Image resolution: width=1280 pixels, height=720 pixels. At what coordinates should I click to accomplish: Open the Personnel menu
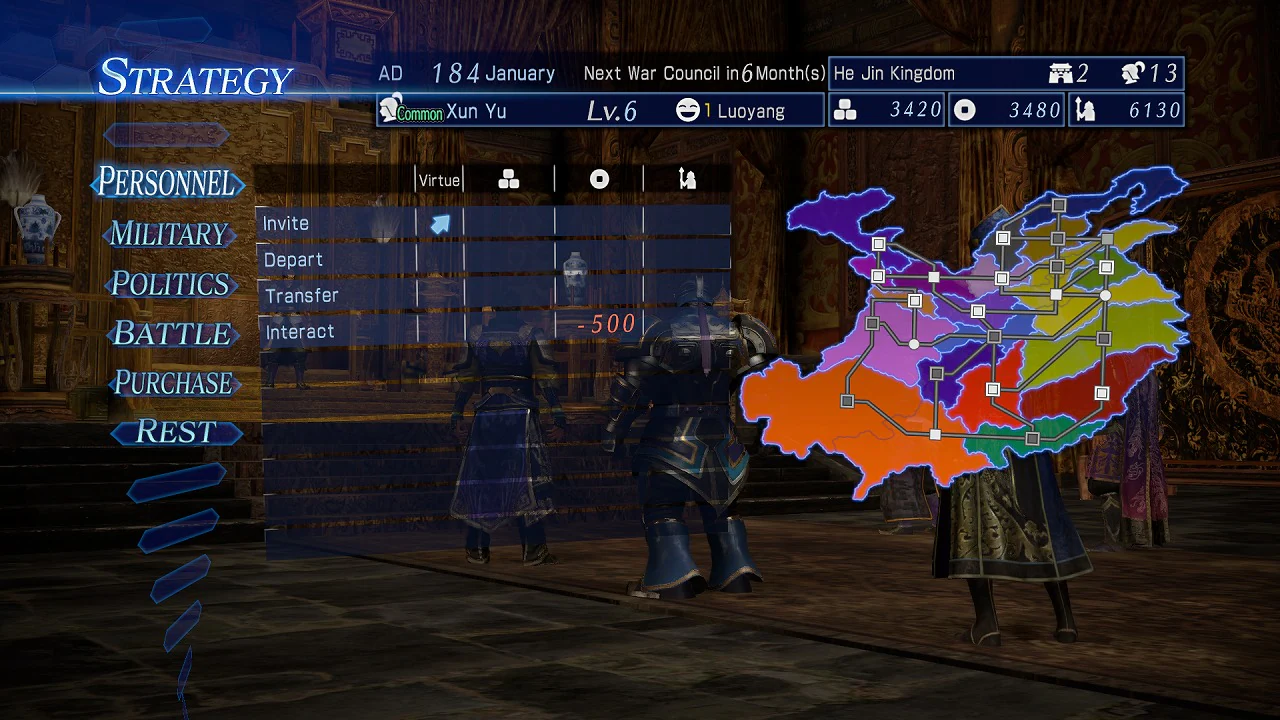pyautogui.click(x=167, y=183)
